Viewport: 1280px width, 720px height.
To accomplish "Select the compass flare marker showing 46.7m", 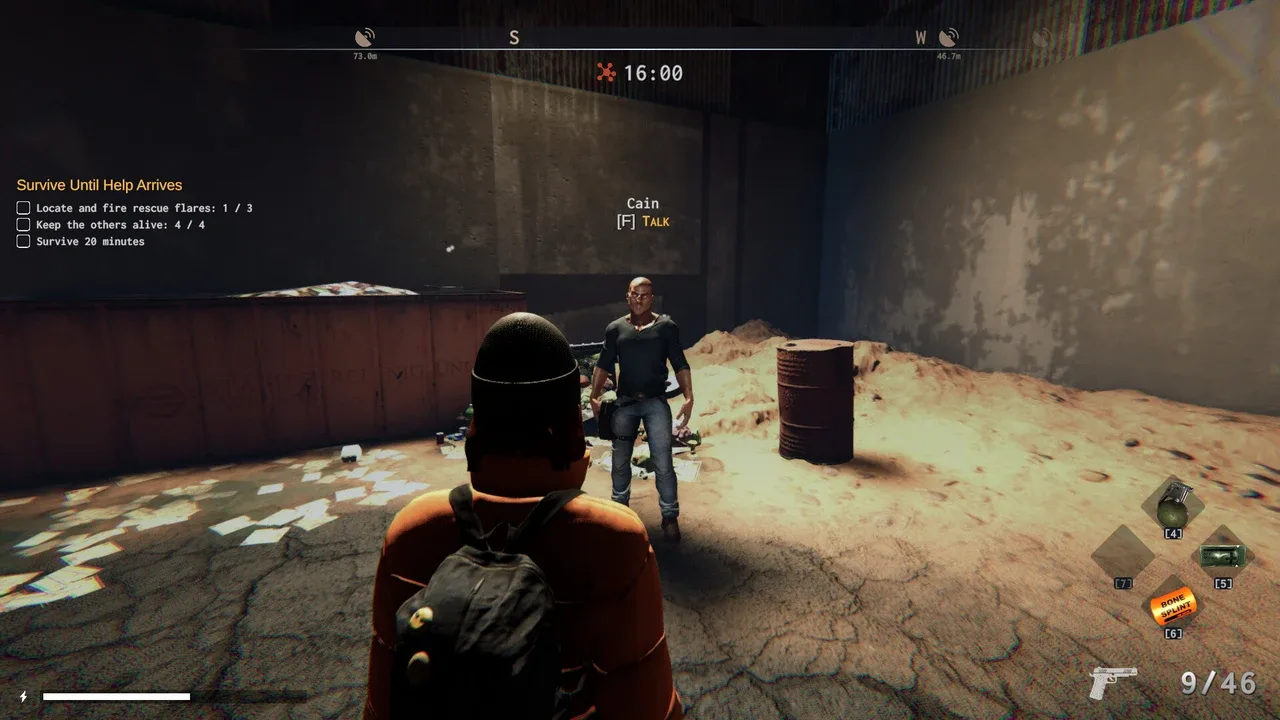I will tap(948, 38).
